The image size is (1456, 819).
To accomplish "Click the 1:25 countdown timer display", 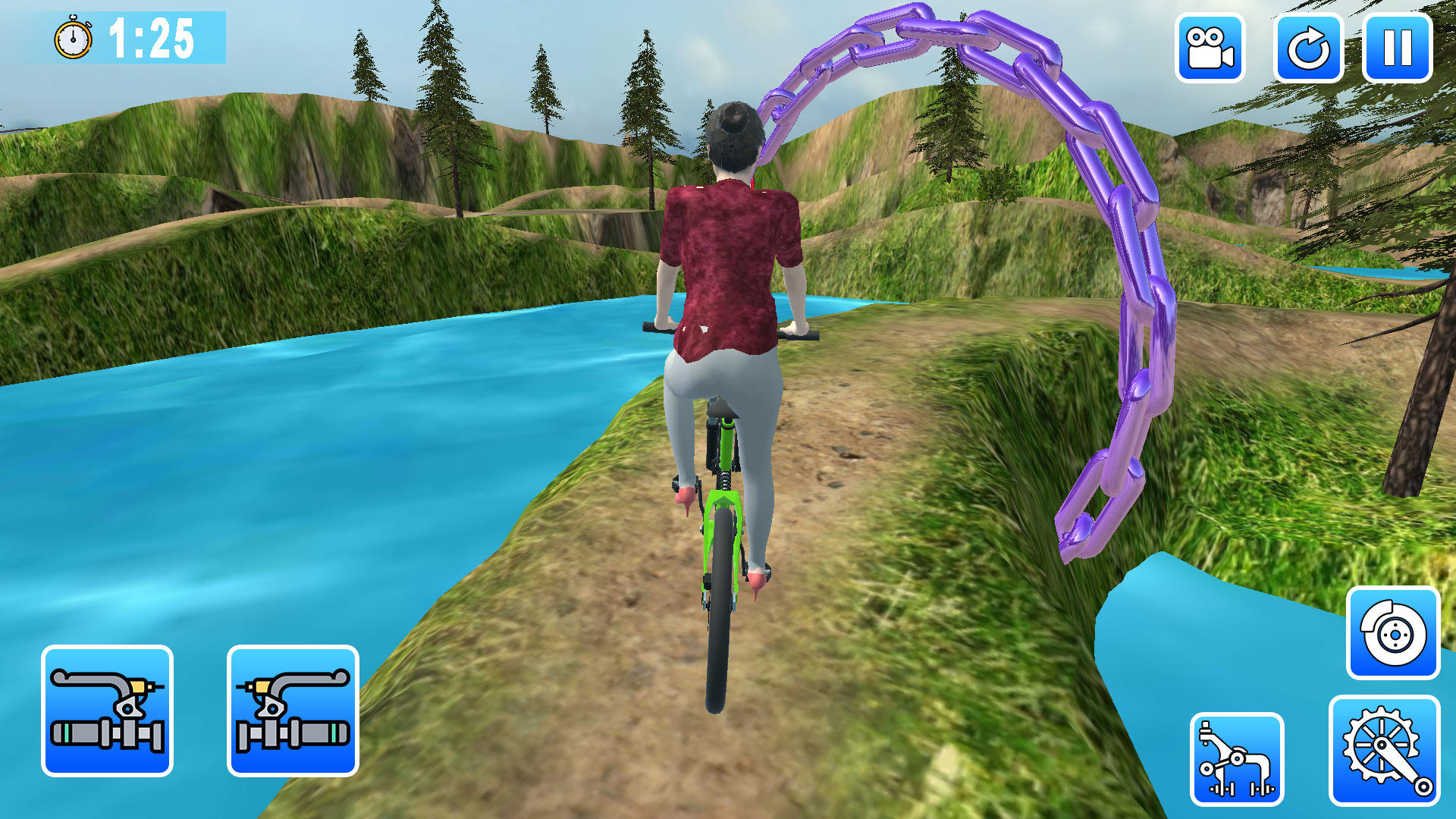I will (152, 36).
